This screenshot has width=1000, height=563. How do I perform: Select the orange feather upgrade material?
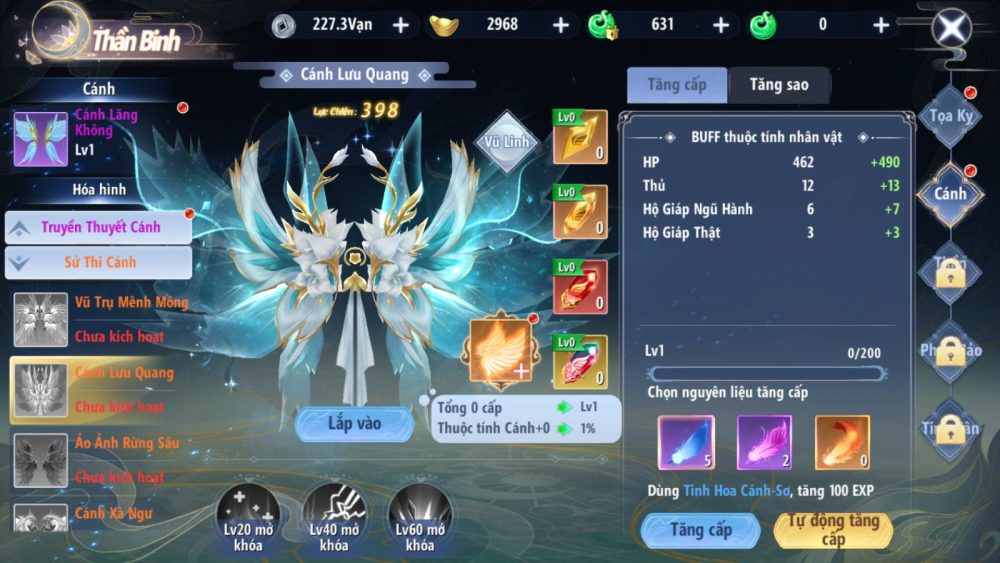tap(842, 442)
